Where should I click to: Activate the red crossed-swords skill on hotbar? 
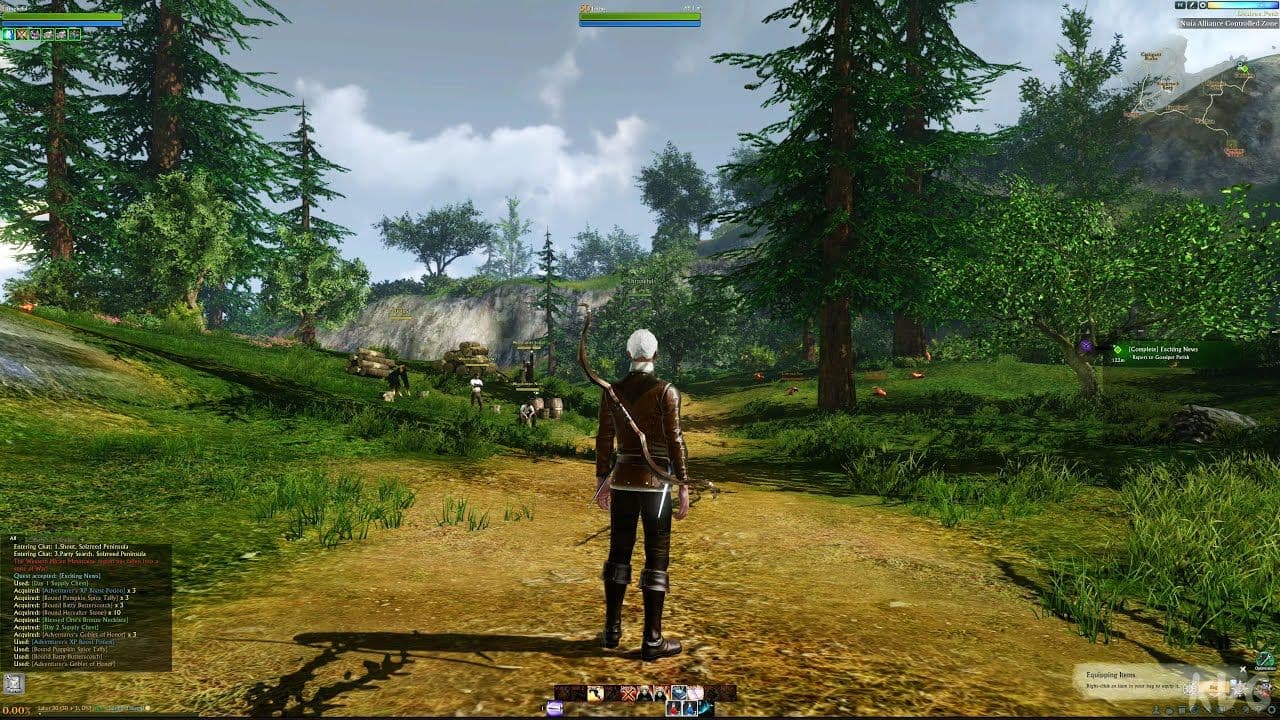pyautogui.click(x=629, y=693)
